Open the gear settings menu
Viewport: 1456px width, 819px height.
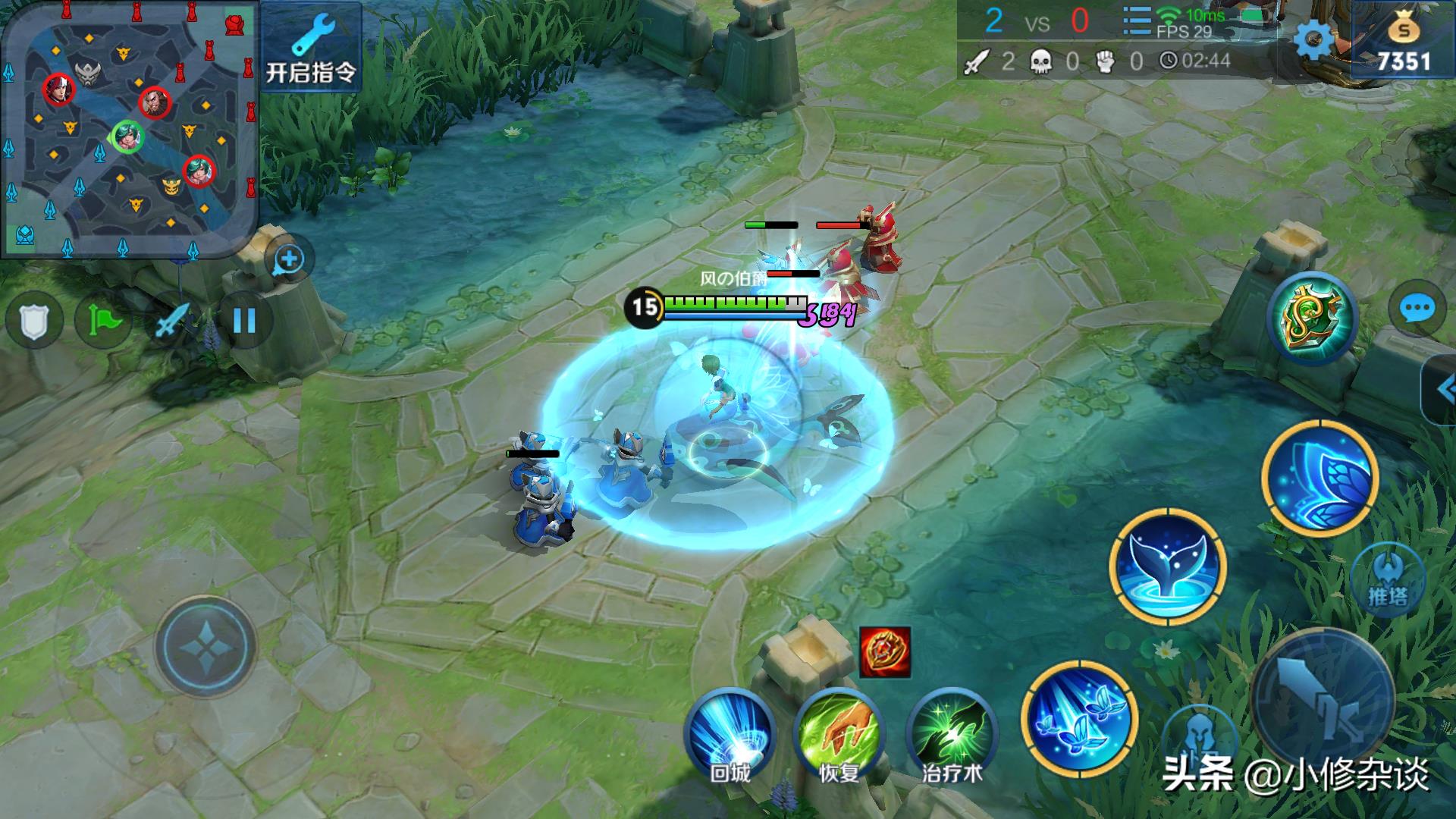coord(1313,39)
